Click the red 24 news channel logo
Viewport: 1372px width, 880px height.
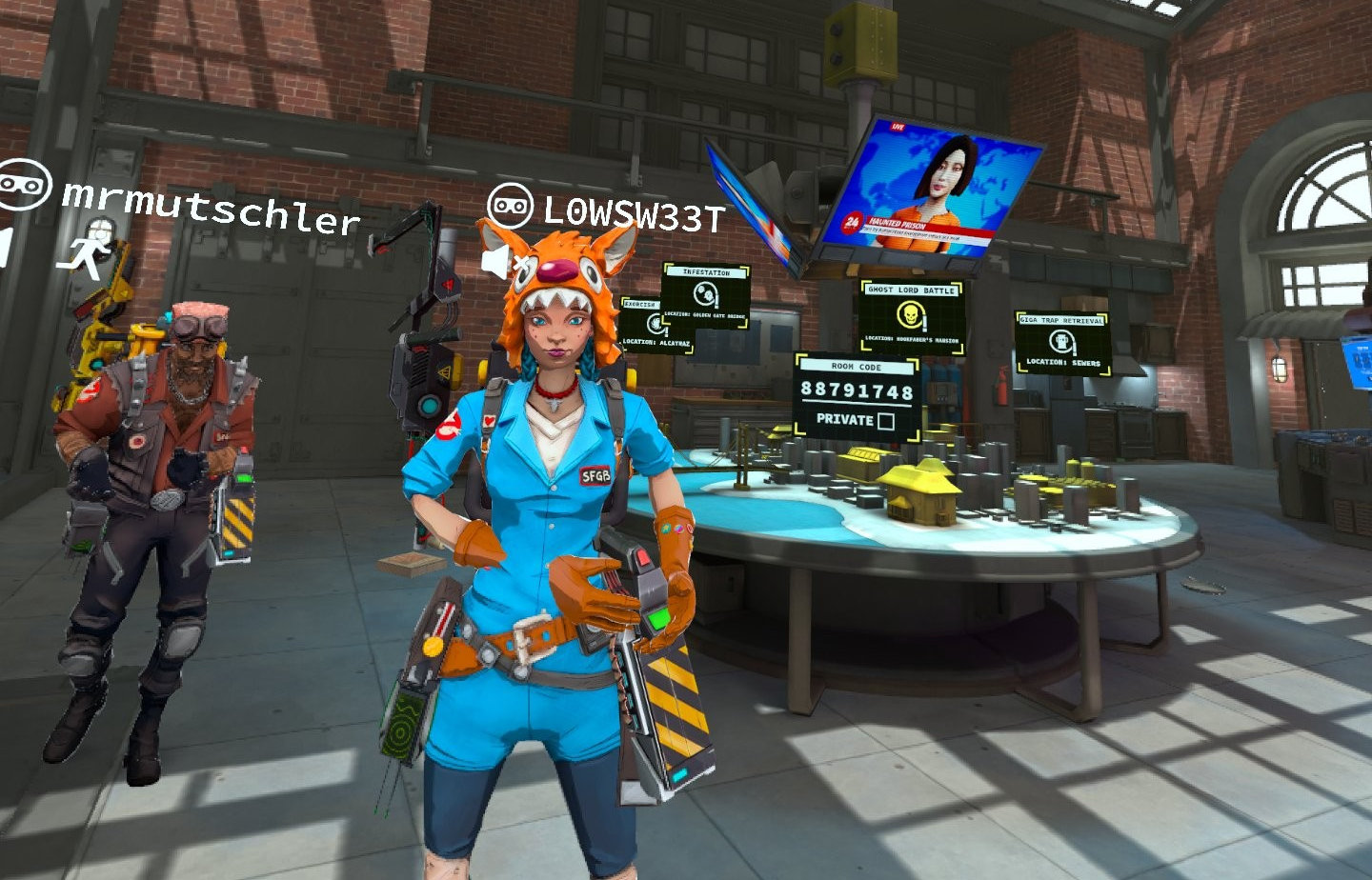tap(853, 223)
